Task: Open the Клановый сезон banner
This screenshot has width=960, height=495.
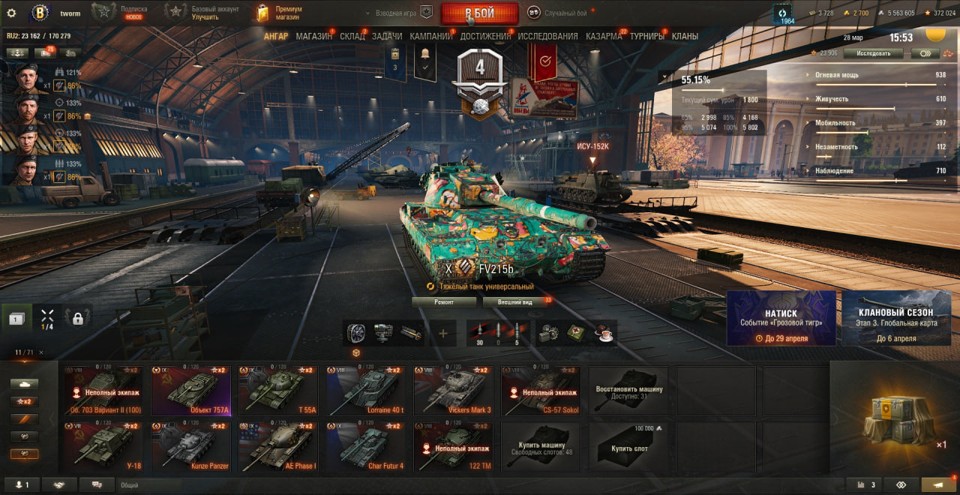Action: [896, 318]
